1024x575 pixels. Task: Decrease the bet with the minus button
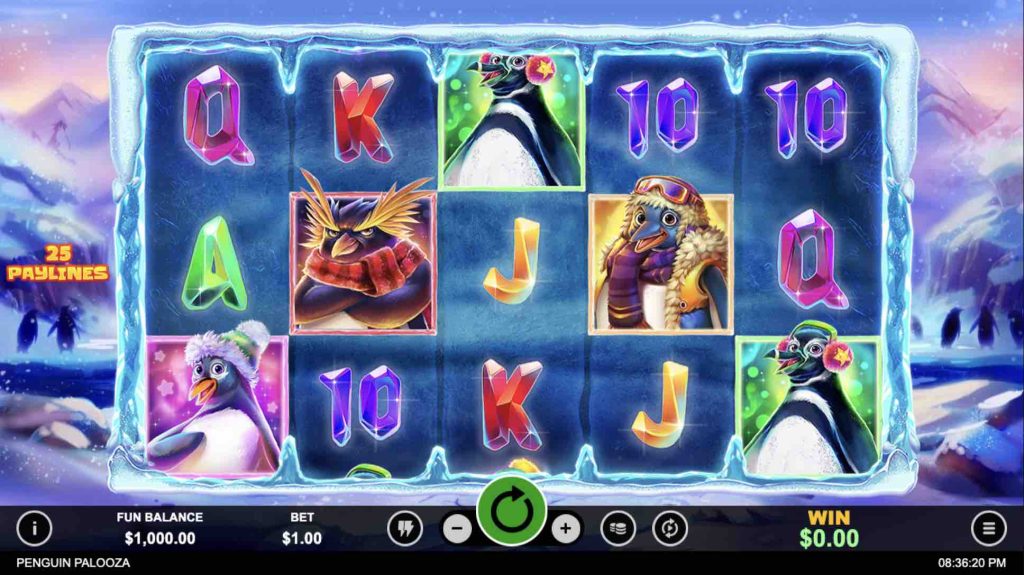click(x=457, y=528)
